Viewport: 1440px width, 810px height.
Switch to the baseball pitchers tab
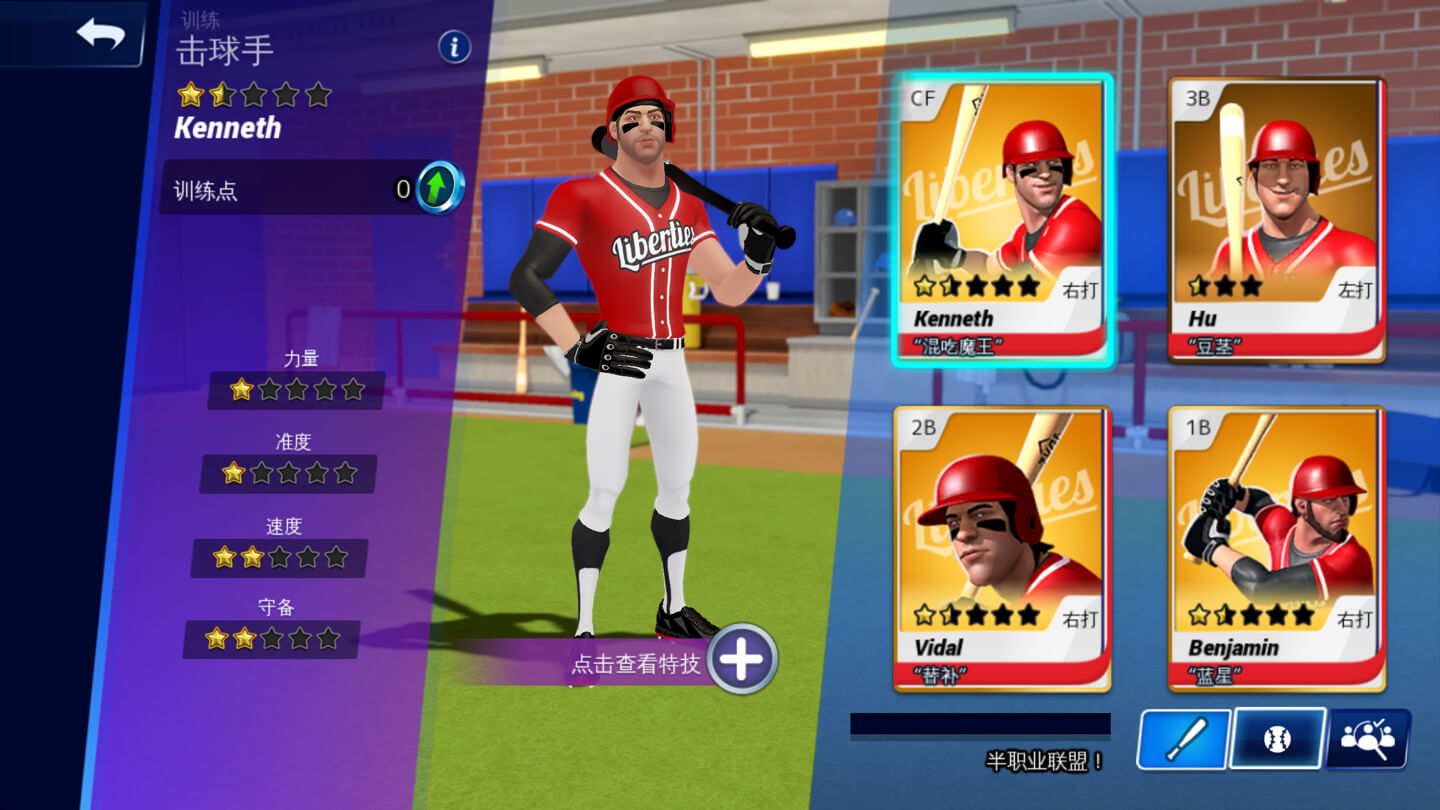pos(1277,739)
